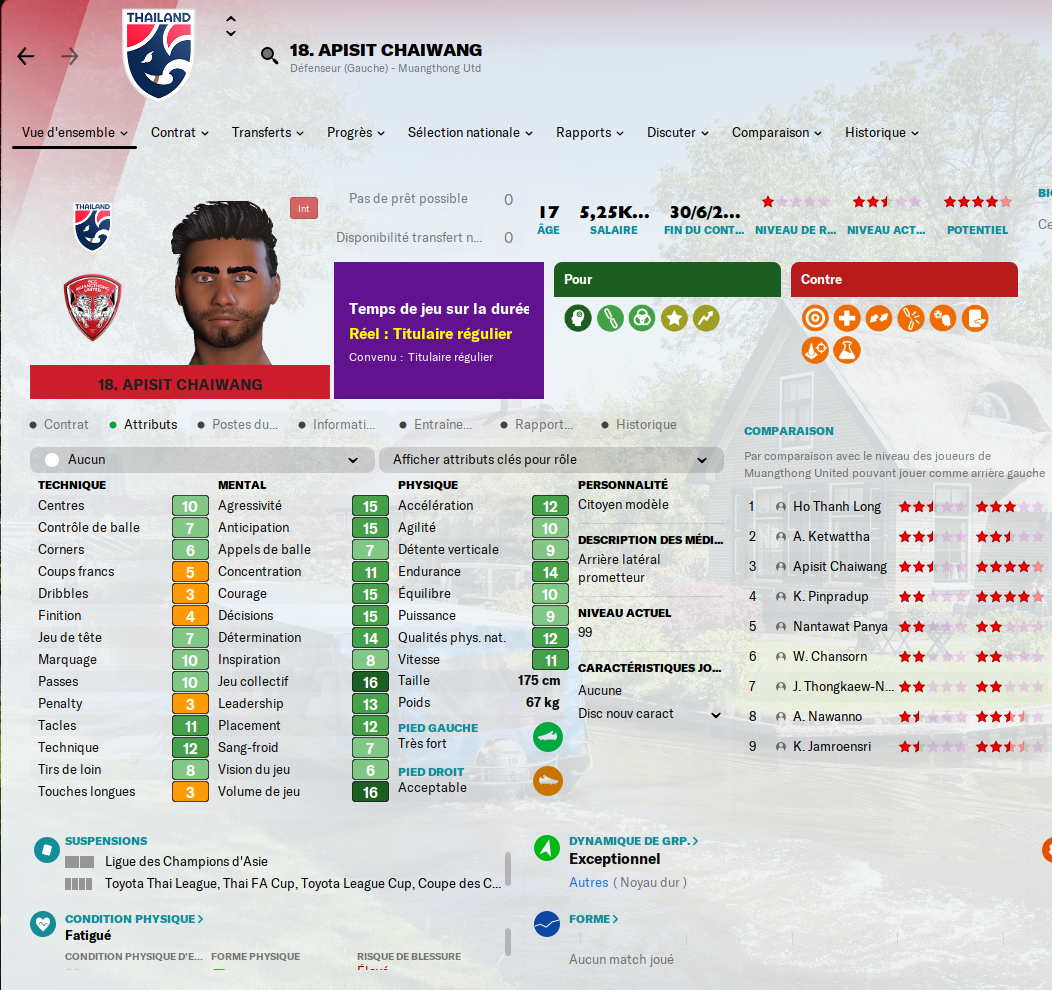The width and height of the screenshot is (1052, 990).
Task: Open the Rapports menu
Action: (590, 132)
